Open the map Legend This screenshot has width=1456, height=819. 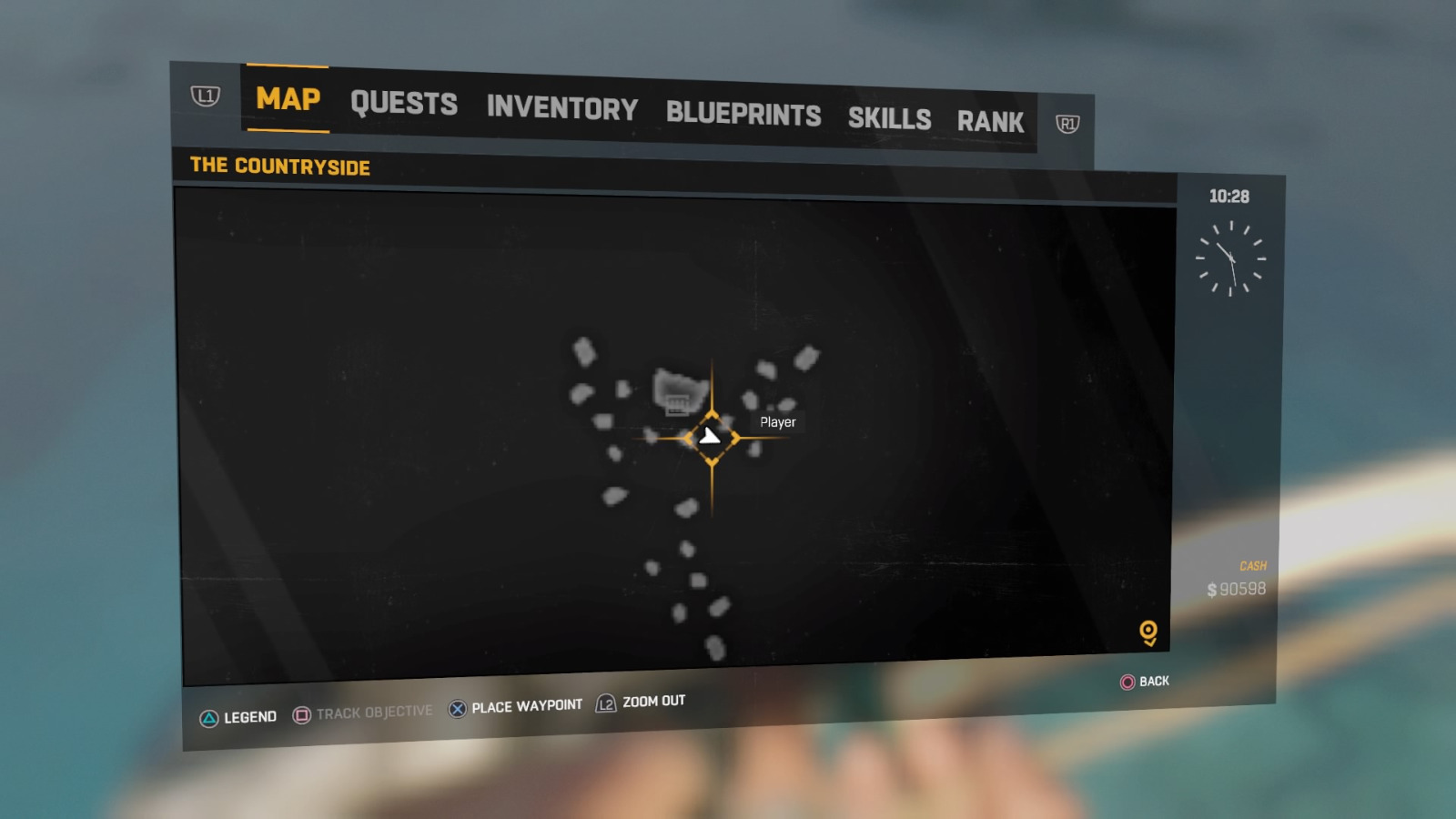point(238,717)
